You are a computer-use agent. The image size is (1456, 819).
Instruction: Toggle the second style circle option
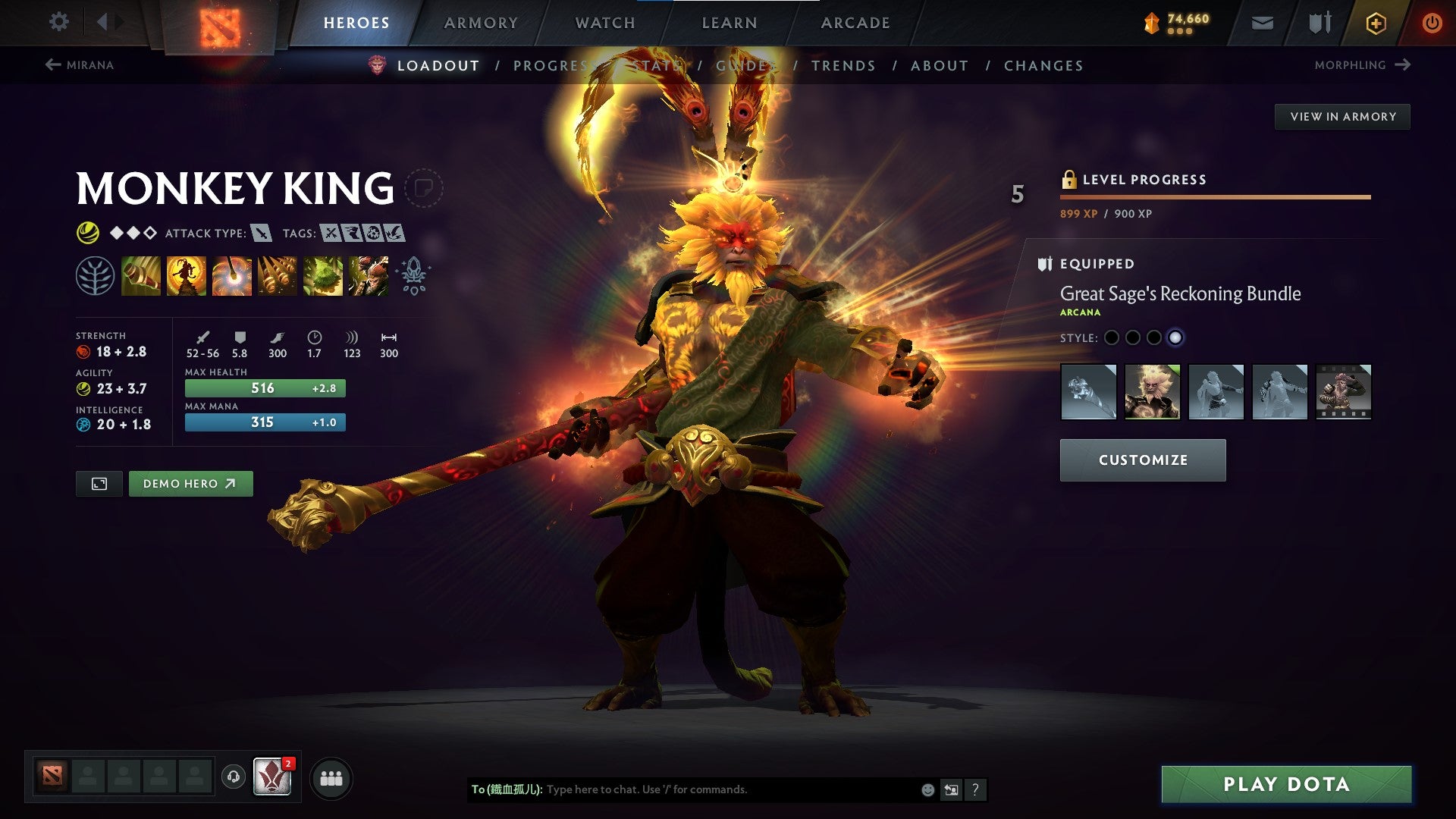coord(1133,336)
